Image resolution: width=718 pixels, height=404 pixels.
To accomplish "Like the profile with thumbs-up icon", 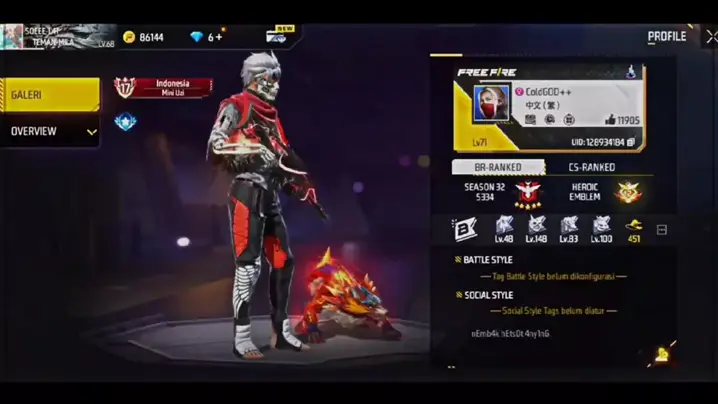I will 608,120.
